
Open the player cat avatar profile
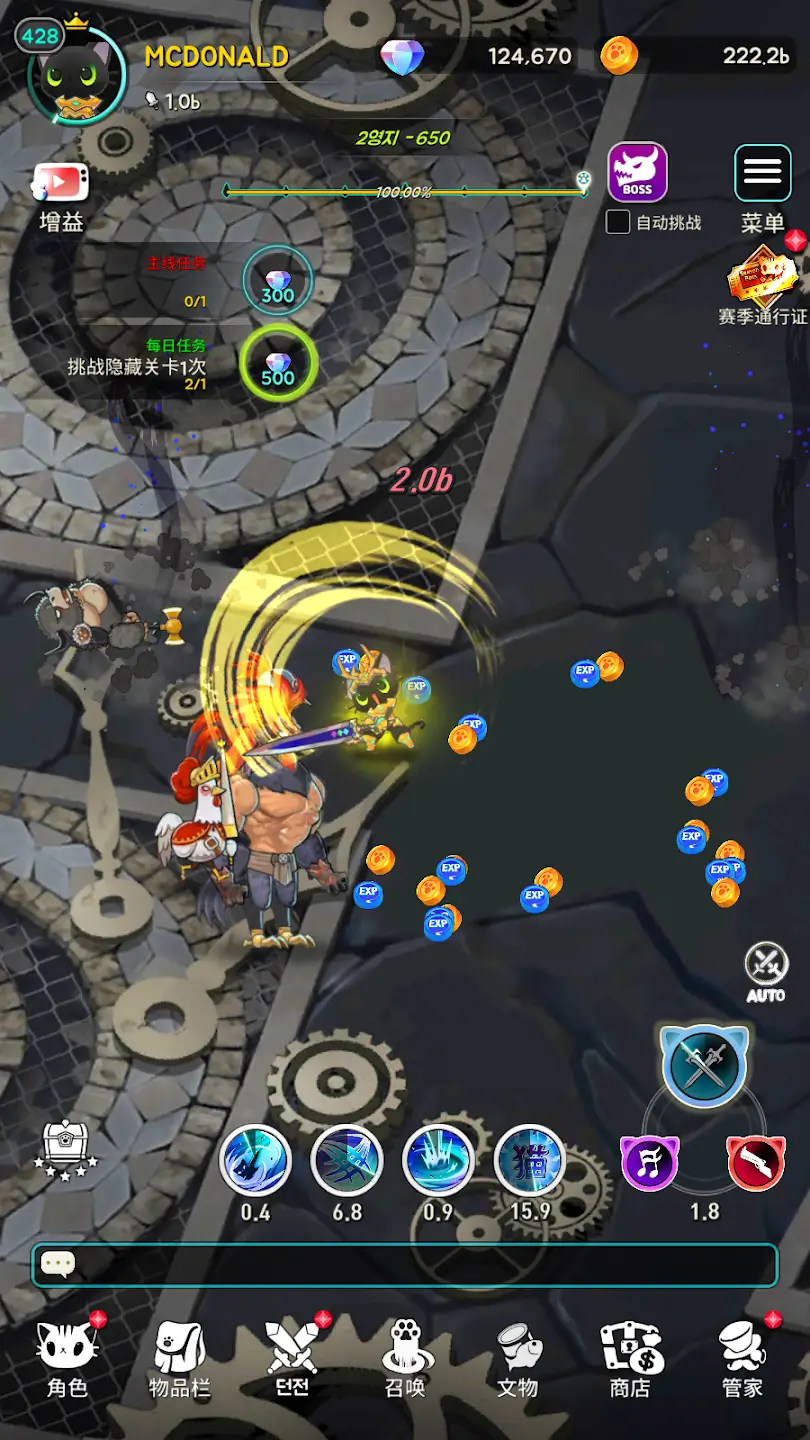[76, 76]
